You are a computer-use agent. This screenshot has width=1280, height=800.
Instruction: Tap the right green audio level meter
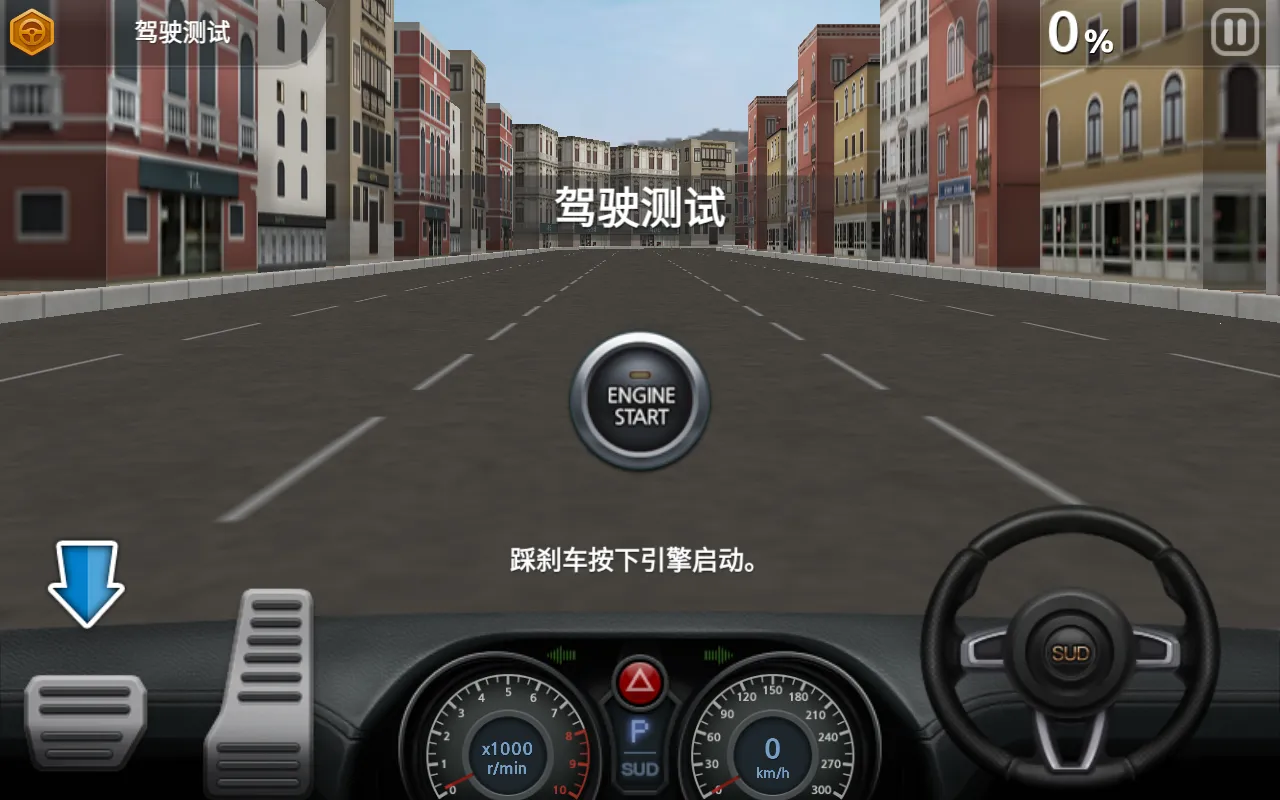pyautogui.click(x=718, y=655)
